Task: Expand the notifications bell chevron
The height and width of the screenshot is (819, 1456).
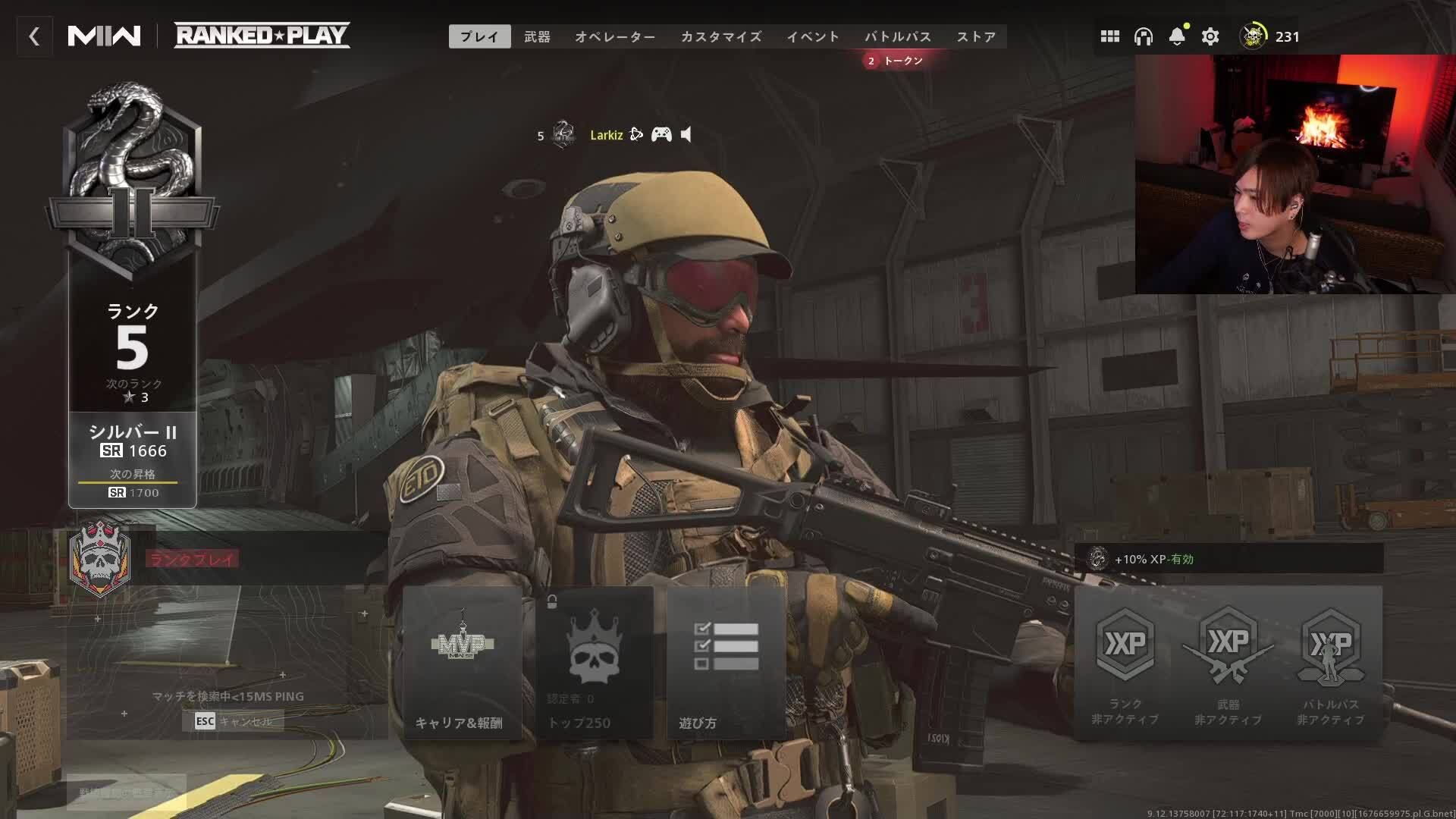Action: 1177,43
